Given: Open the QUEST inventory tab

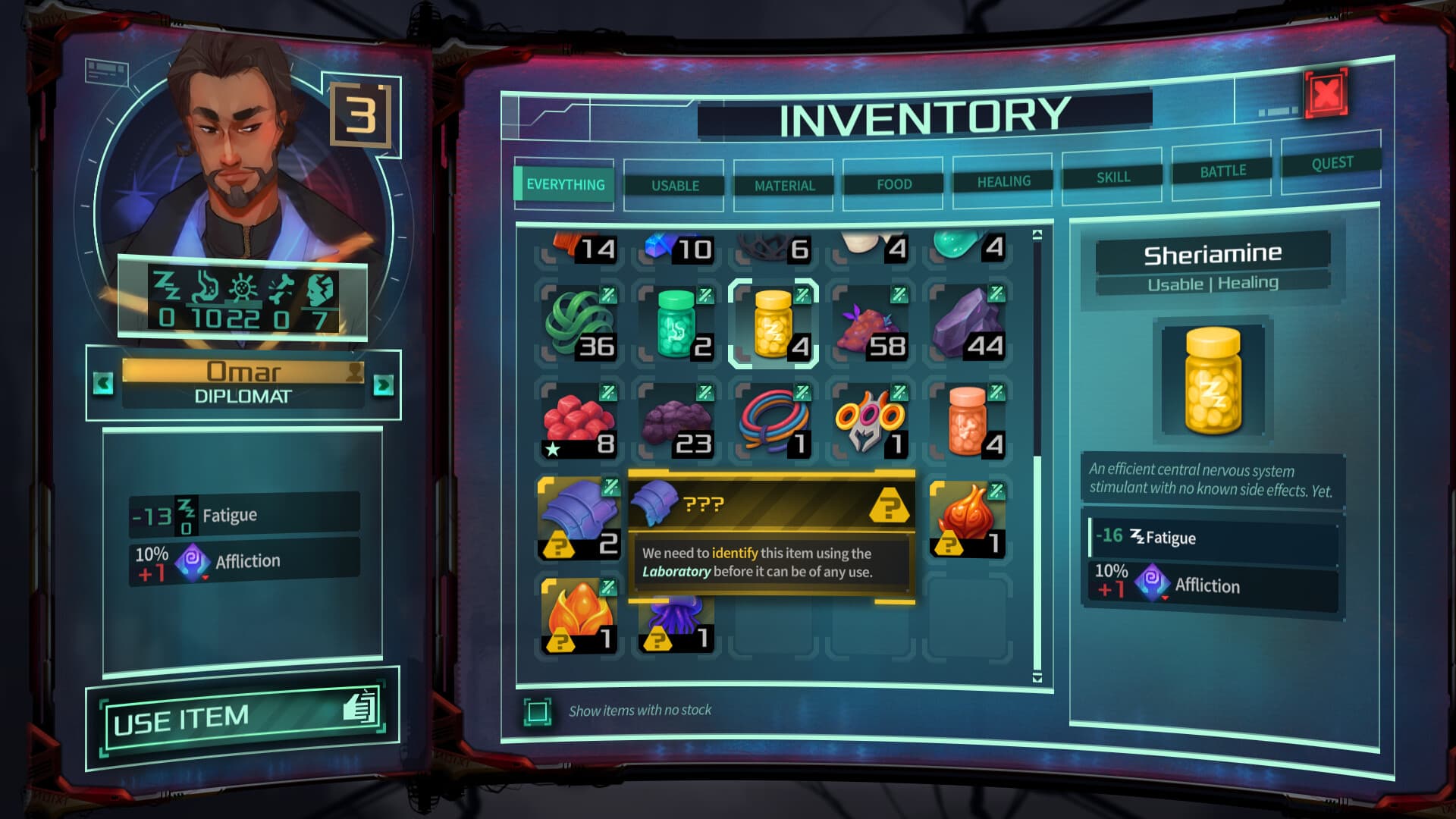Looking at the screenshot, I should 1331,163.
